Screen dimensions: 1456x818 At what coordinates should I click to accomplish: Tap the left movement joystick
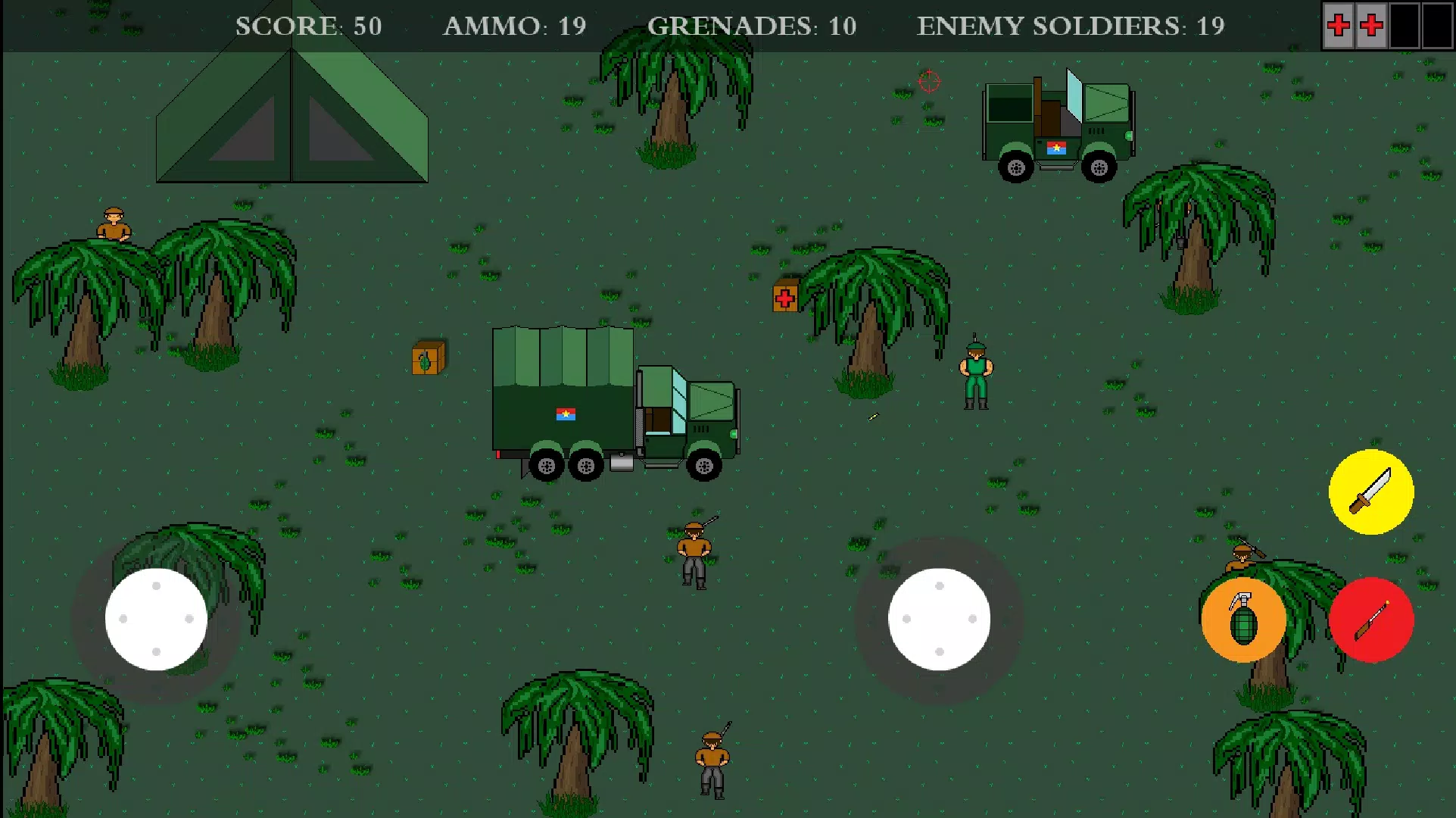coord(156,619)
